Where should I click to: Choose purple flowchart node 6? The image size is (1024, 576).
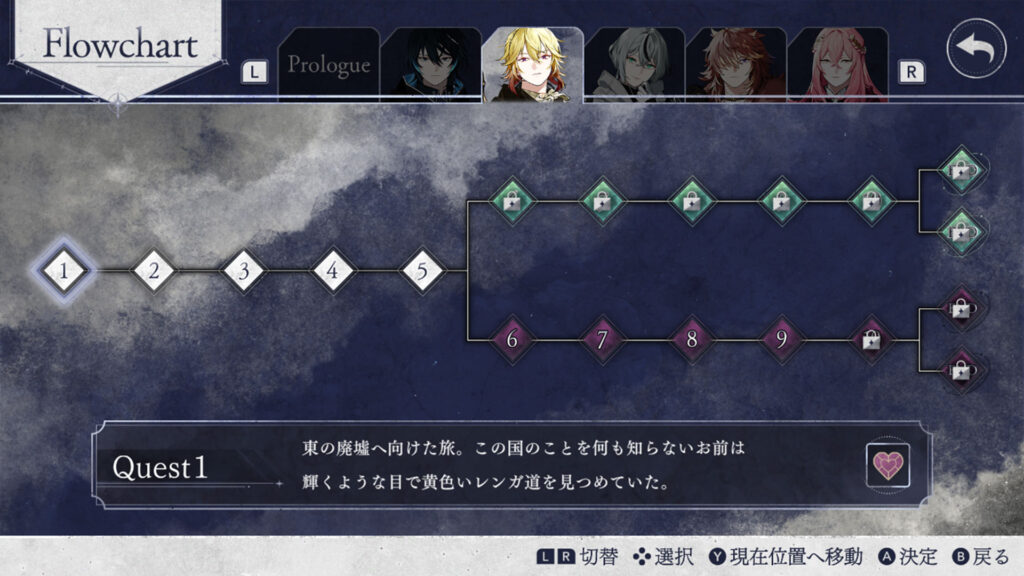pos(512,340)
